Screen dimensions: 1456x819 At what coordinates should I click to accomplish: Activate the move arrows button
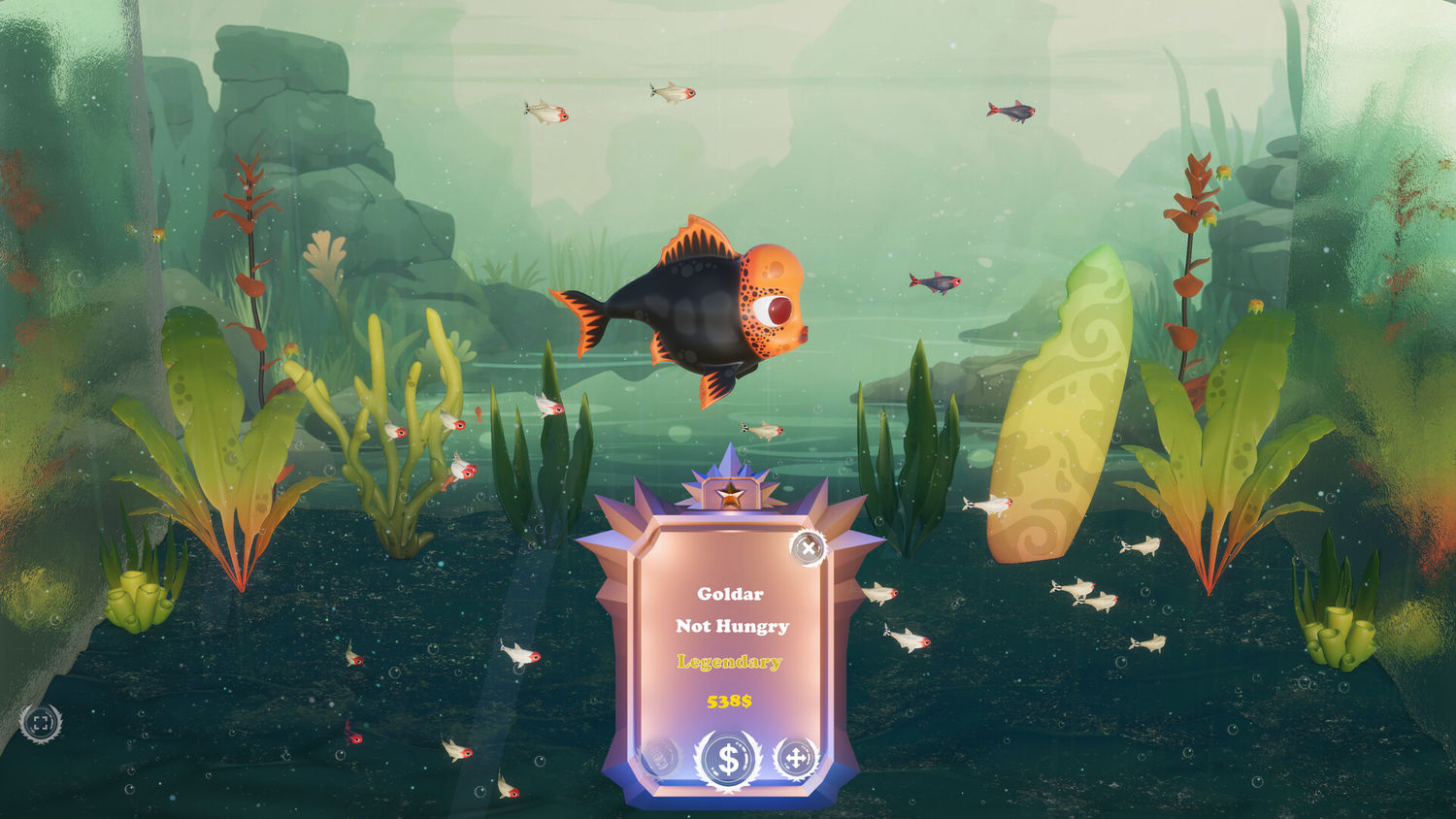coord(795,758)
